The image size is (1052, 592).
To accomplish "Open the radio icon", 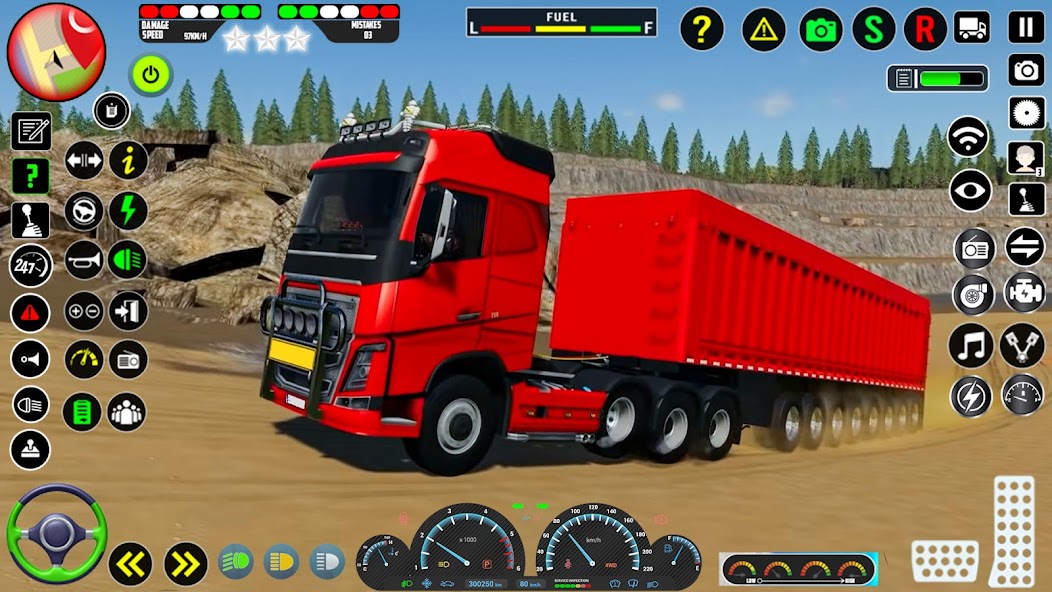I will click(x=973, y=247).
